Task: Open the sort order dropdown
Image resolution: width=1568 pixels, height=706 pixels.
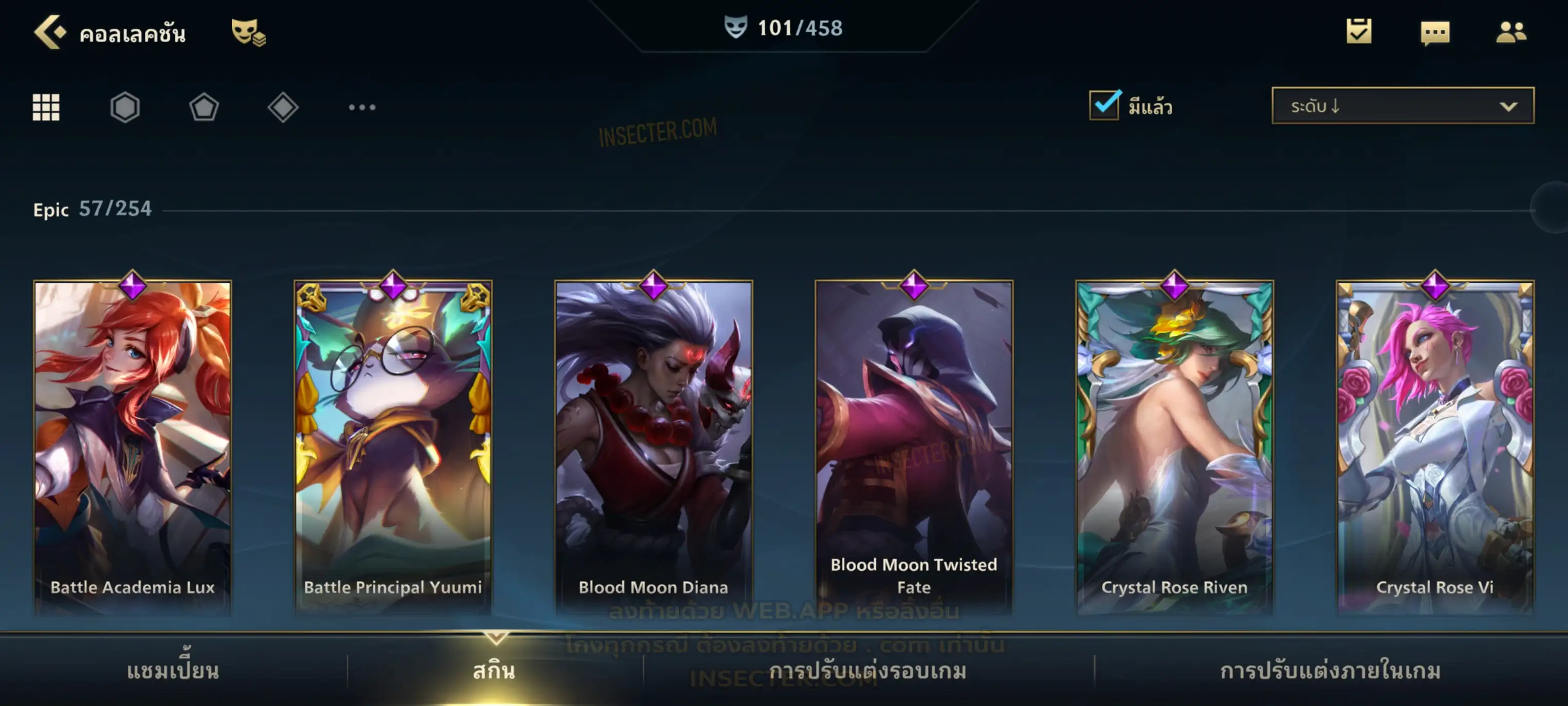Action: click(1402, 106)
